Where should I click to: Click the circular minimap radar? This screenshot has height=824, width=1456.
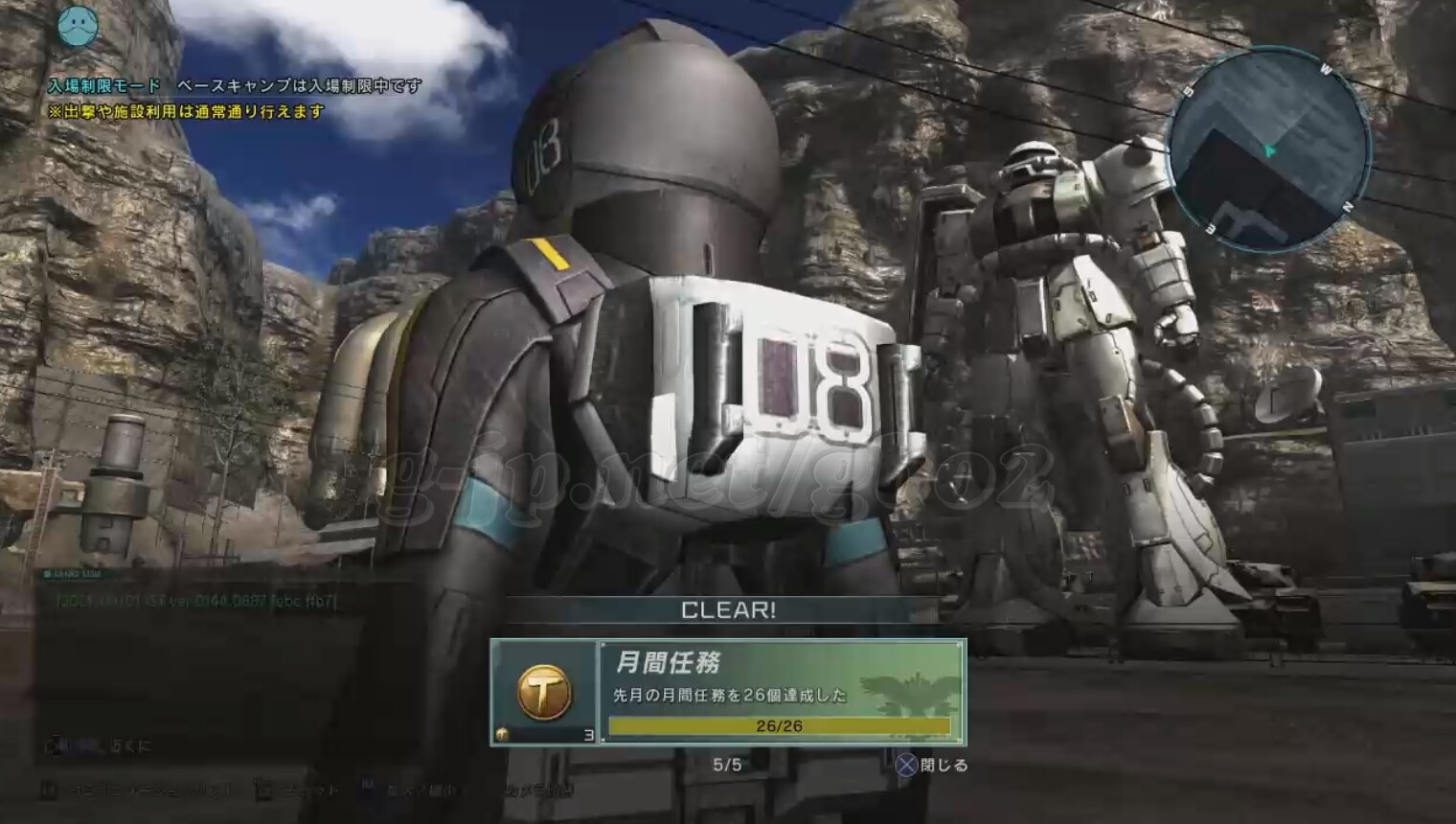(x=1268, y=151)
